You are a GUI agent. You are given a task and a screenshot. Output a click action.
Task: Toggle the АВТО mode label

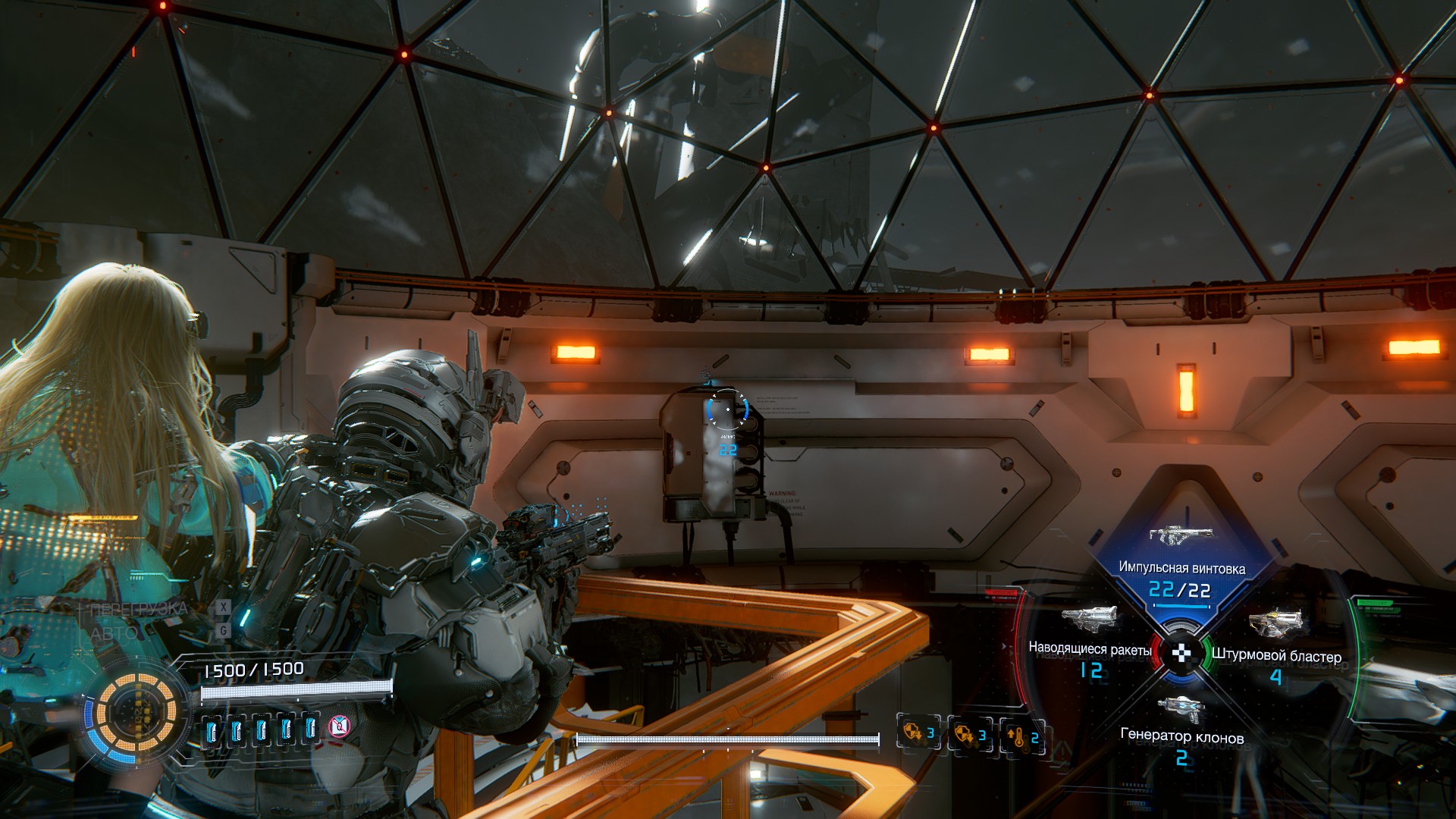pyautogui.click(x=115, y=632)
